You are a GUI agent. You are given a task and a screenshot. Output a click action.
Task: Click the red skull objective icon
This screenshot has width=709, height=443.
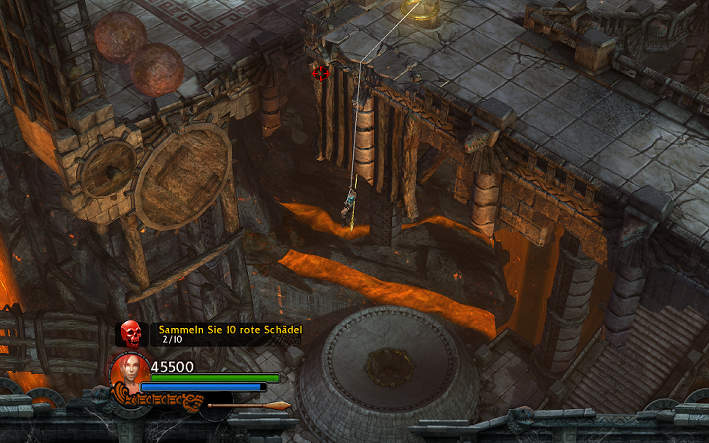tap(130, 332)
